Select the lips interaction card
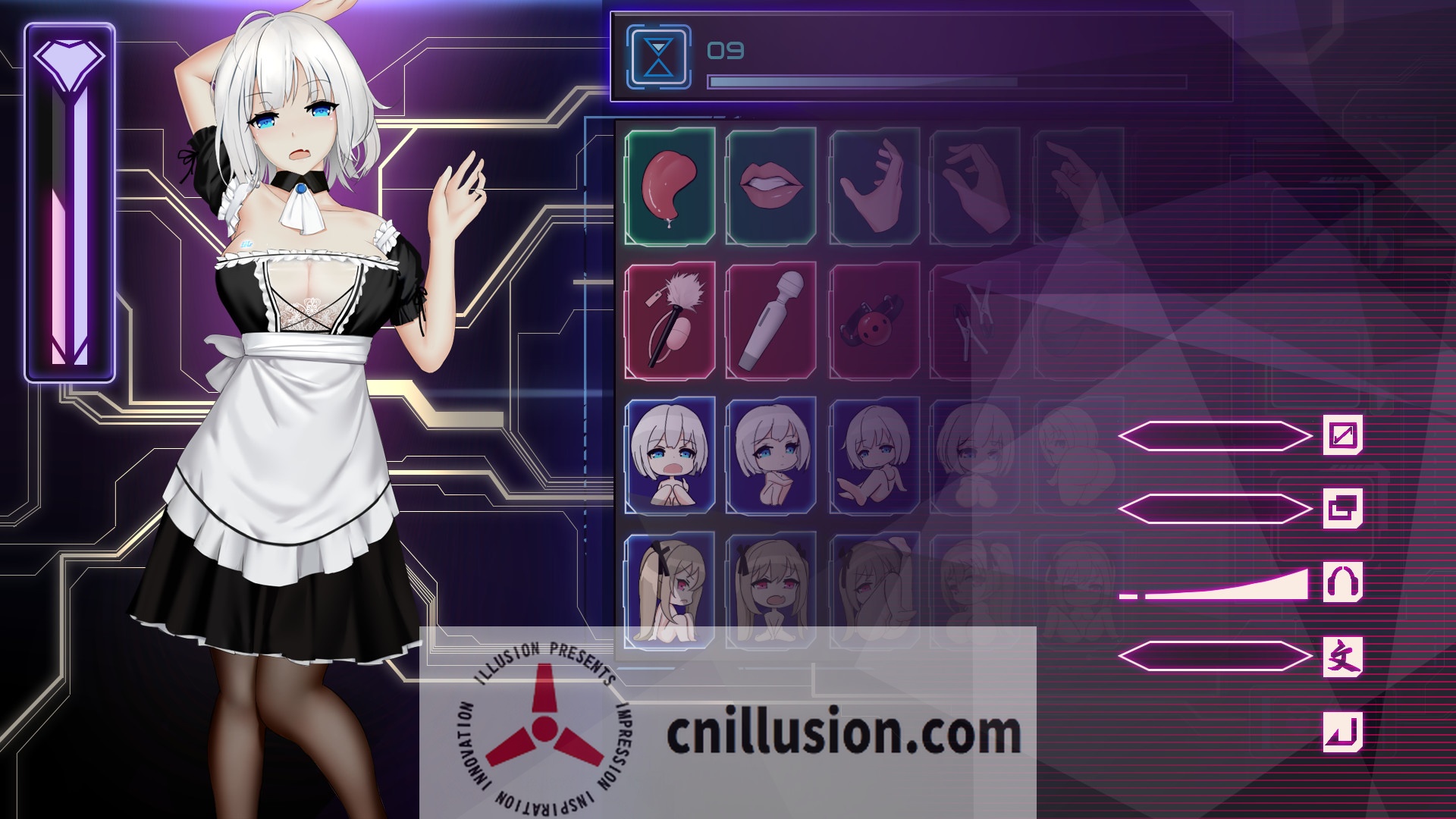 [x=767, y=186]
